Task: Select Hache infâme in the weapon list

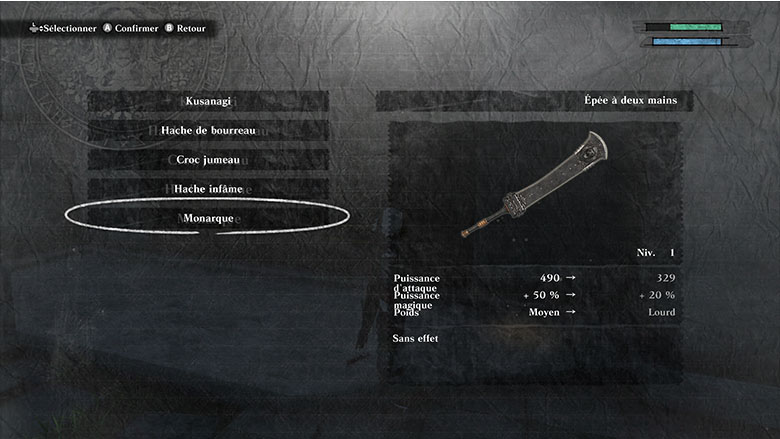Action: pyautogui.click(x=208, y=188)
